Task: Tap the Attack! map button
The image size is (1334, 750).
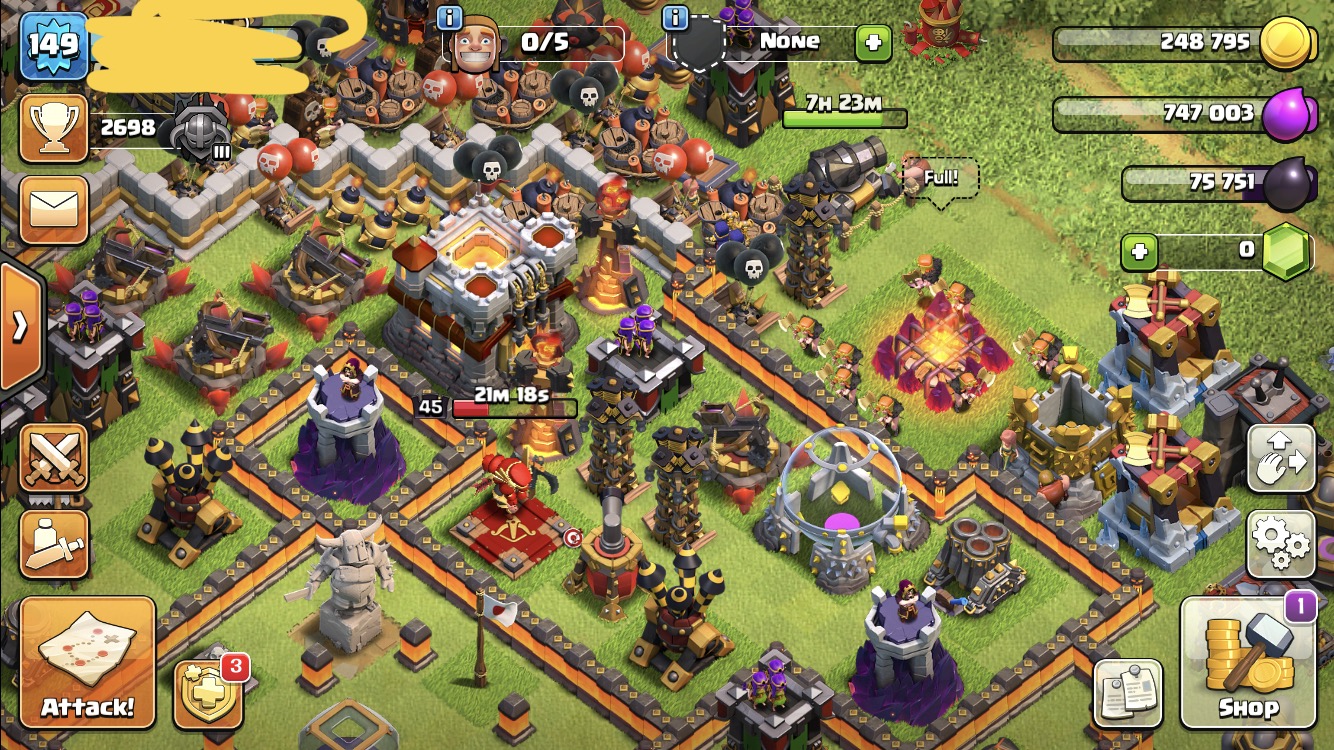Action: 87,663
